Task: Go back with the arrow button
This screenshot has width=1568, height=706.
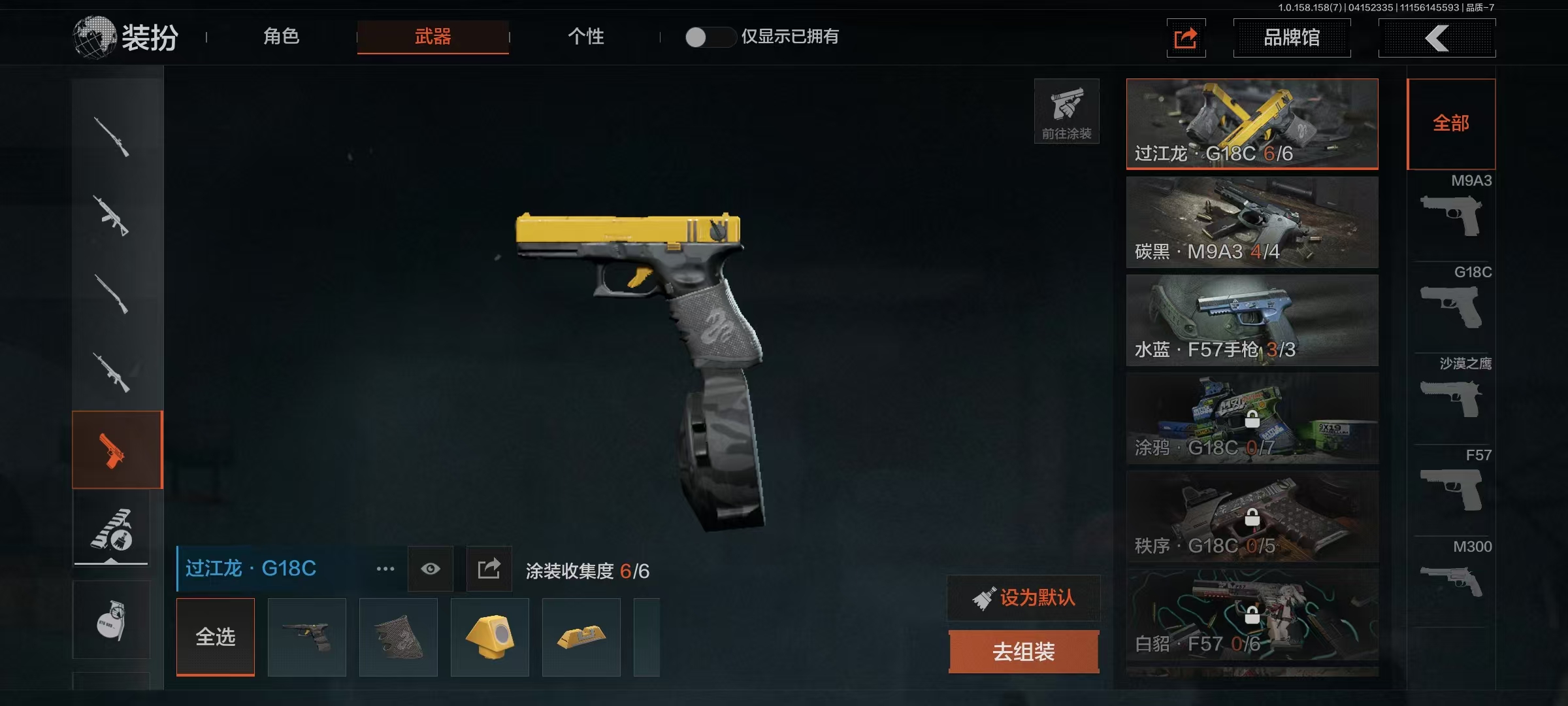Action: click(1437, 38)
